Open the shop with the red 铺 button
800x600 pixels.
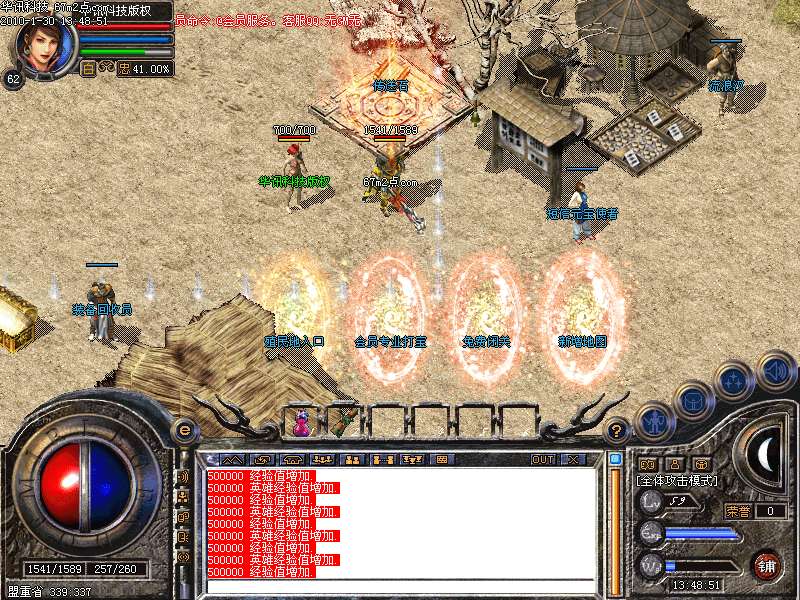pyautogui.click(x=765, y=565)
